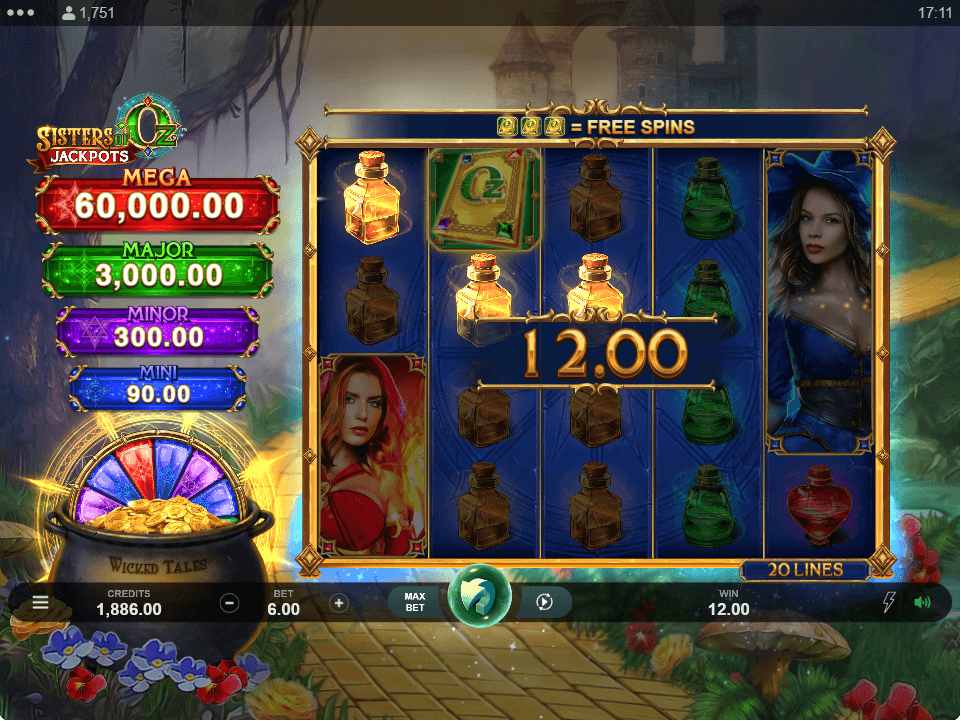Open the hamburger menu
Viewport: 961px width, 721px height.
(40, 602)
